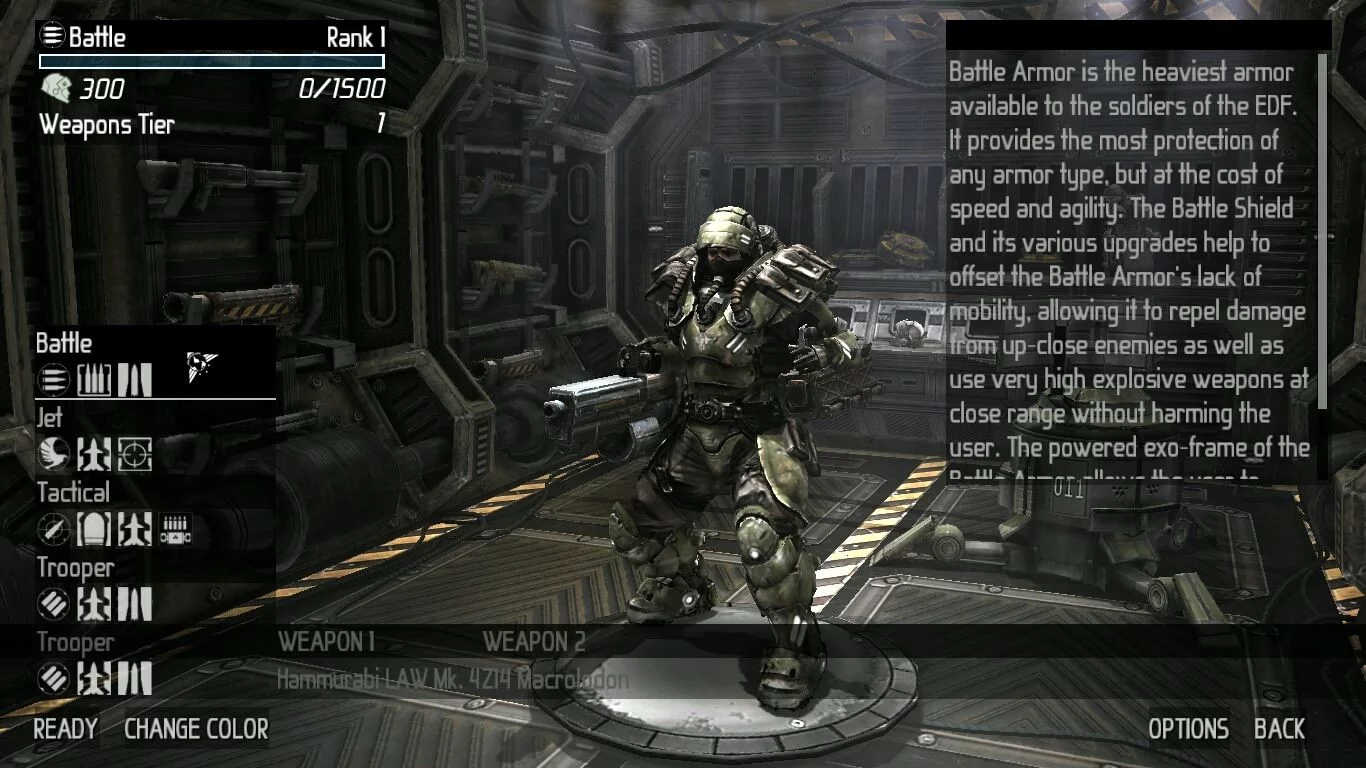This screenshot has width=1366, height=768.
Task: Select the WEAPON 1 slot header
Action: 326,642
